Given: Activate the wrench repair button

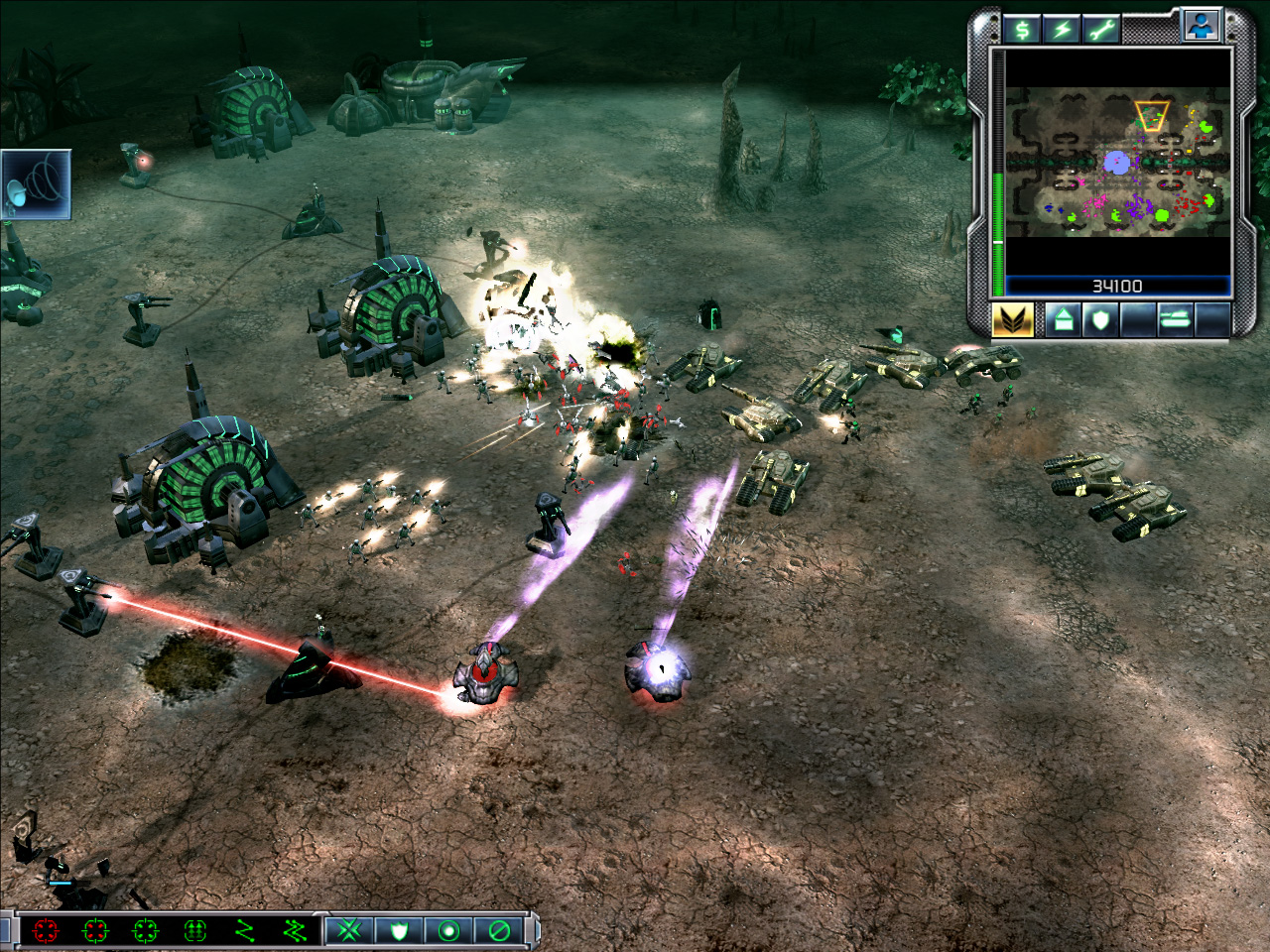Looking at the screenshot, I should (1101, 29).
